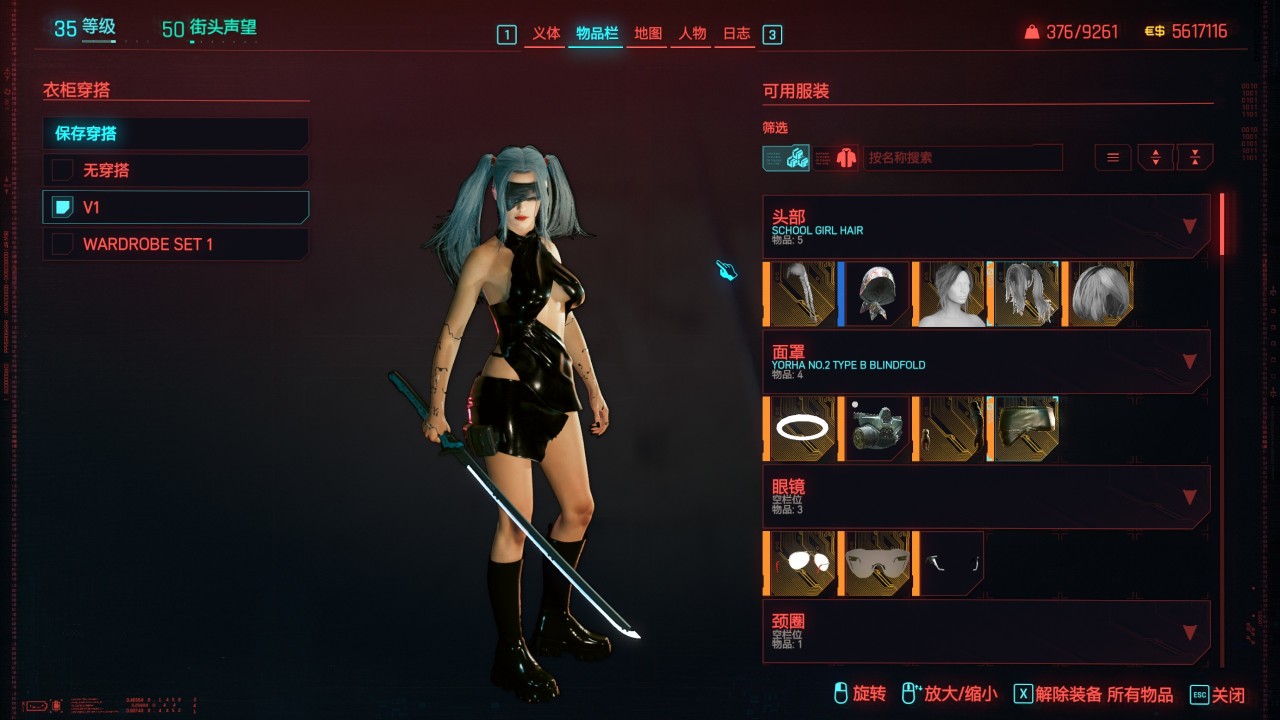Select the white halo ring item
1280x720 pixels.
pyautogui.click(x=802, y=428)
